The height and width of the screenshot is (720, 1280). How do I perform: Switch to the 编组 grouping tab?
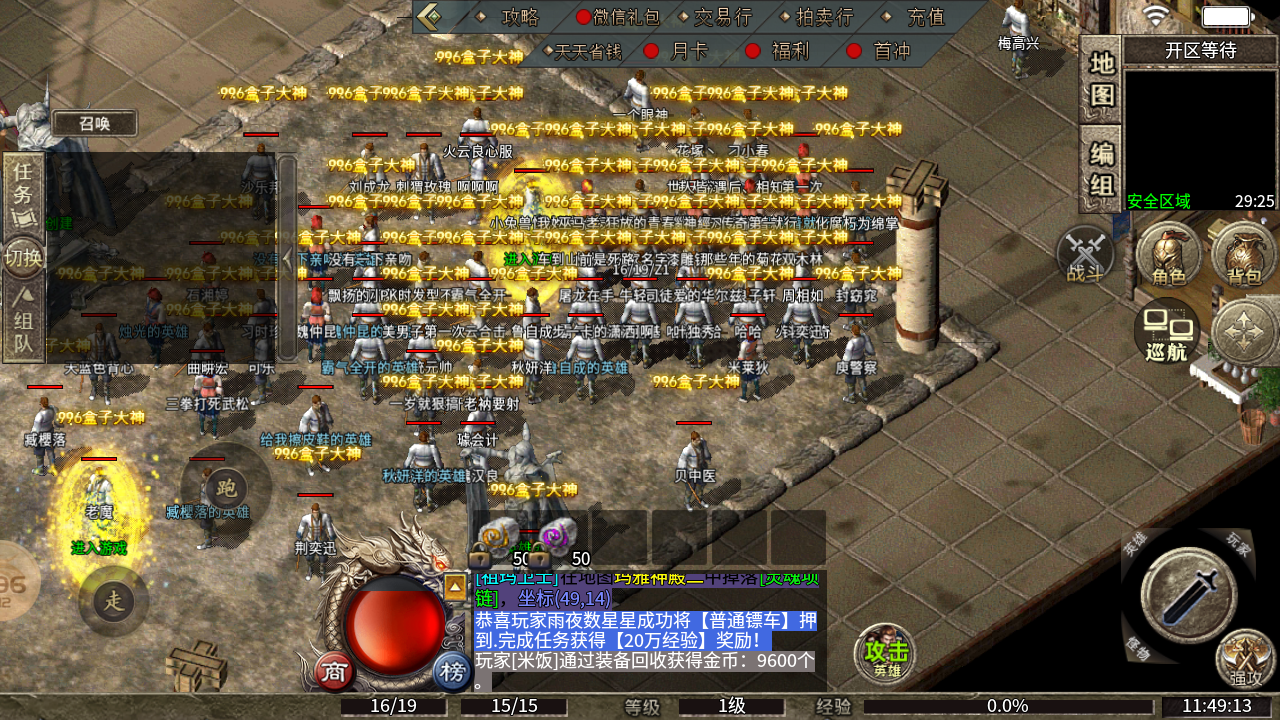1101,170
